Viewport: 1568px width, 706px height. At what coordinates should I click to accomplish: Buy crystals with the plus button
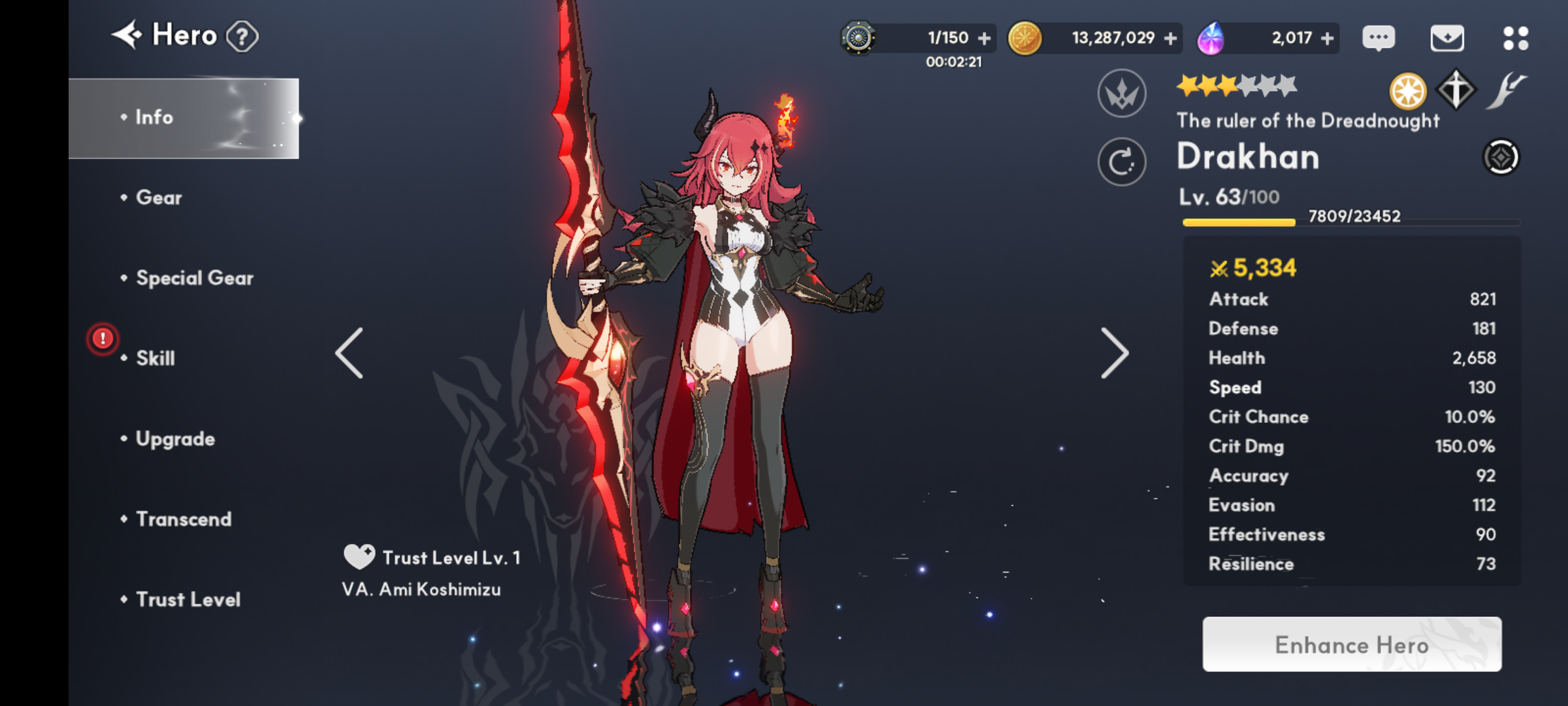(1327, 39)
